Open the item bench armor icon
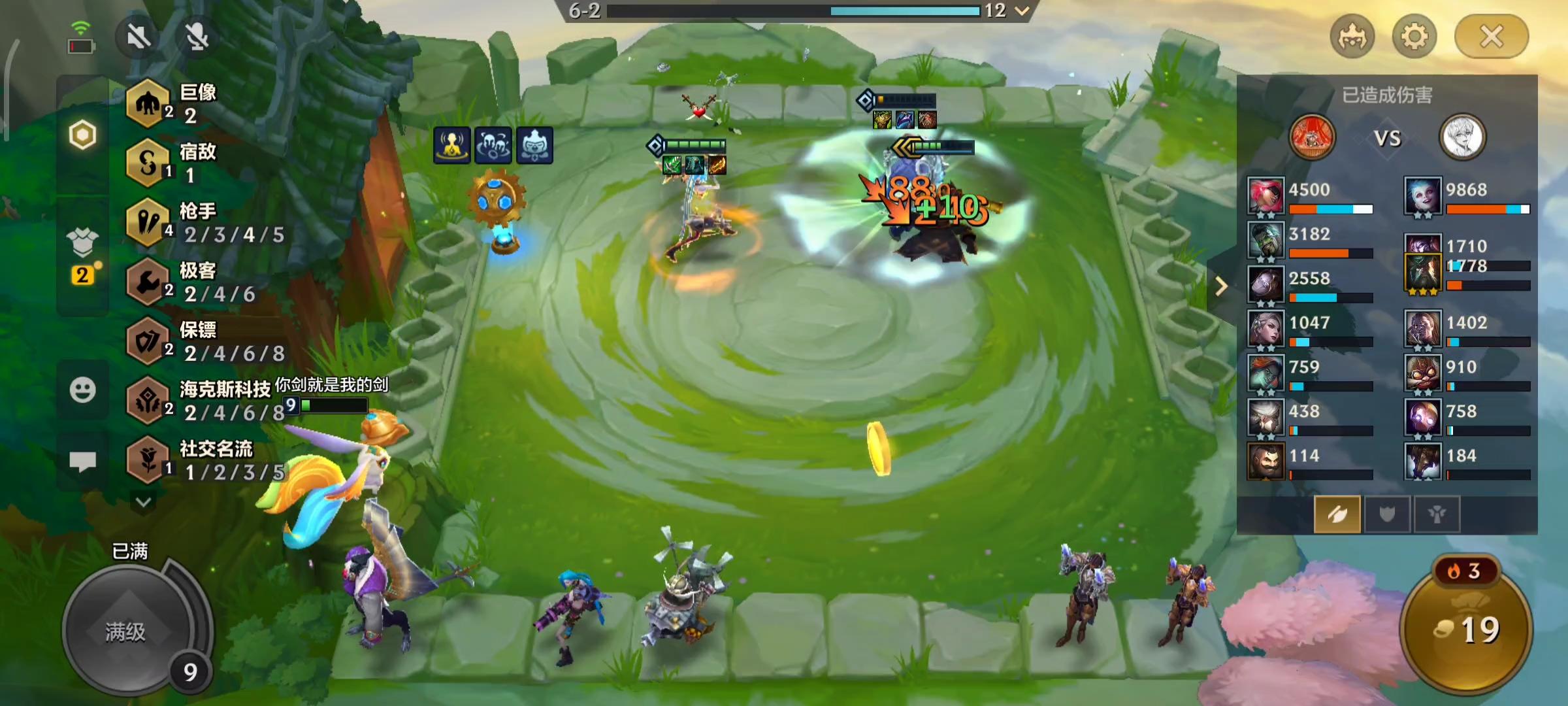Screen dimensions: 1568x706 click(x=82, y=245)
